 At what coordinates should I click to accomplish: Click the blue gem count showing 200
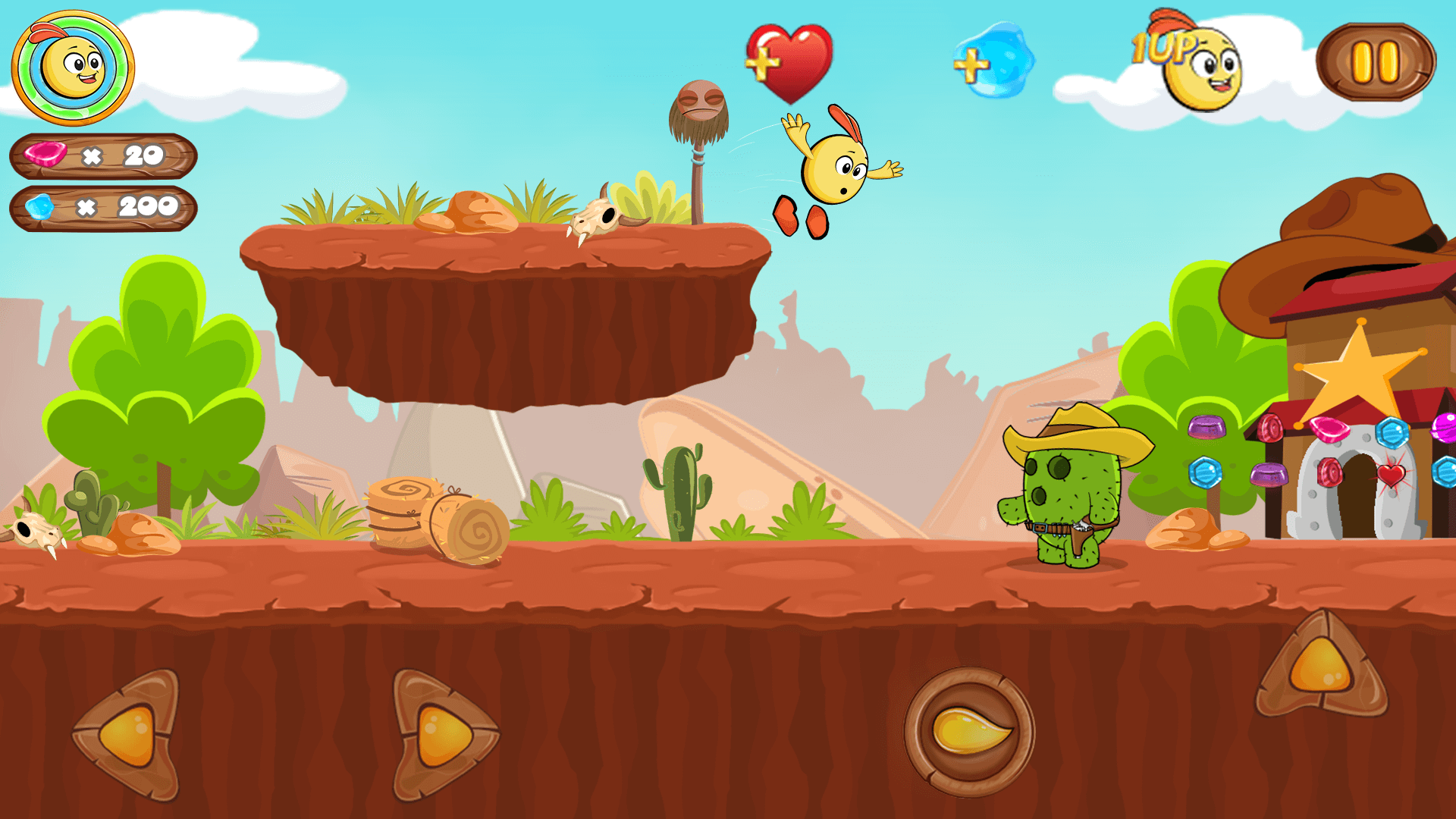tap(148, 206)
